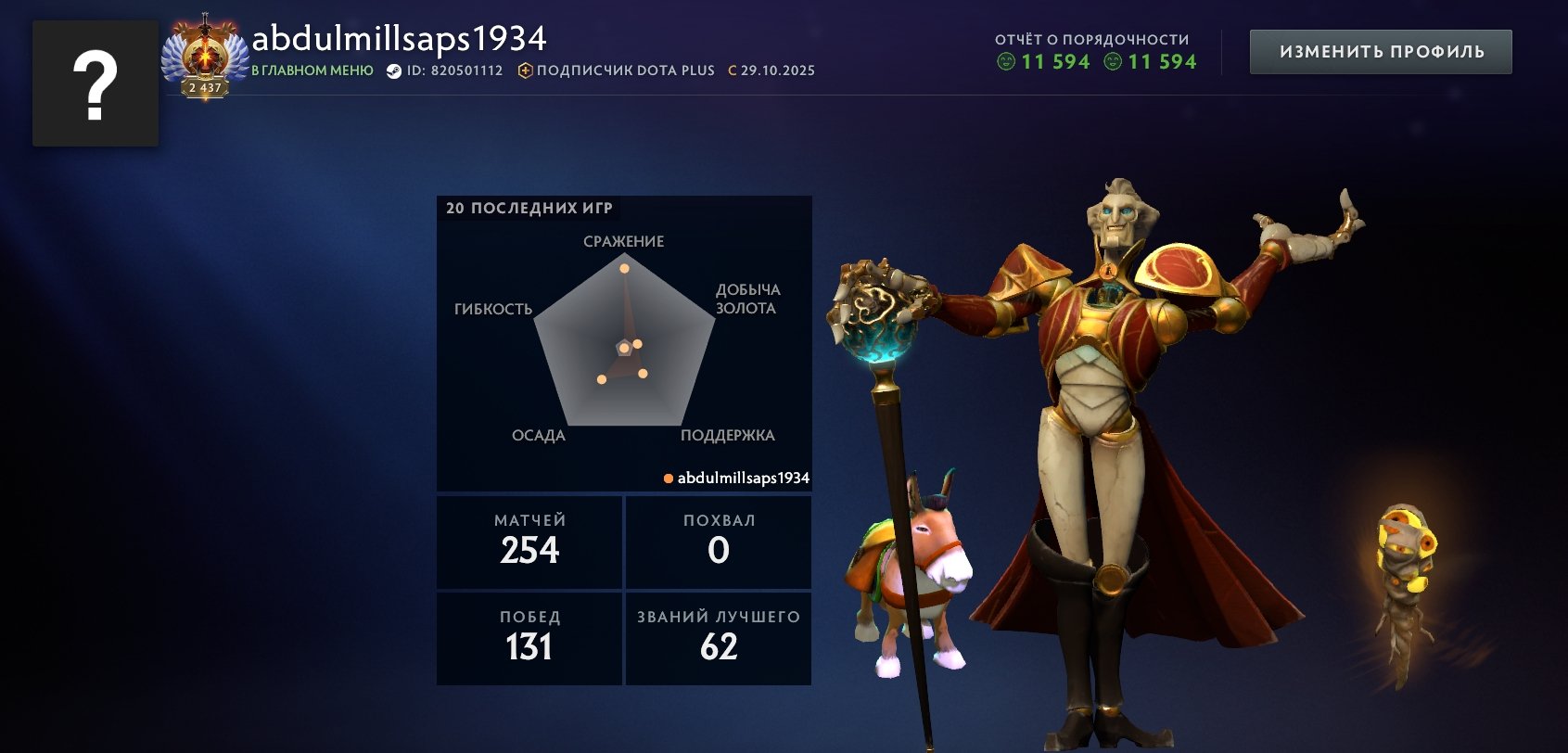Viewport: 1568px width, 753px height.
Task: Click the abdulmillsaps1934 profile name heading
Action: pyautogui.click(x=399, y=39)
